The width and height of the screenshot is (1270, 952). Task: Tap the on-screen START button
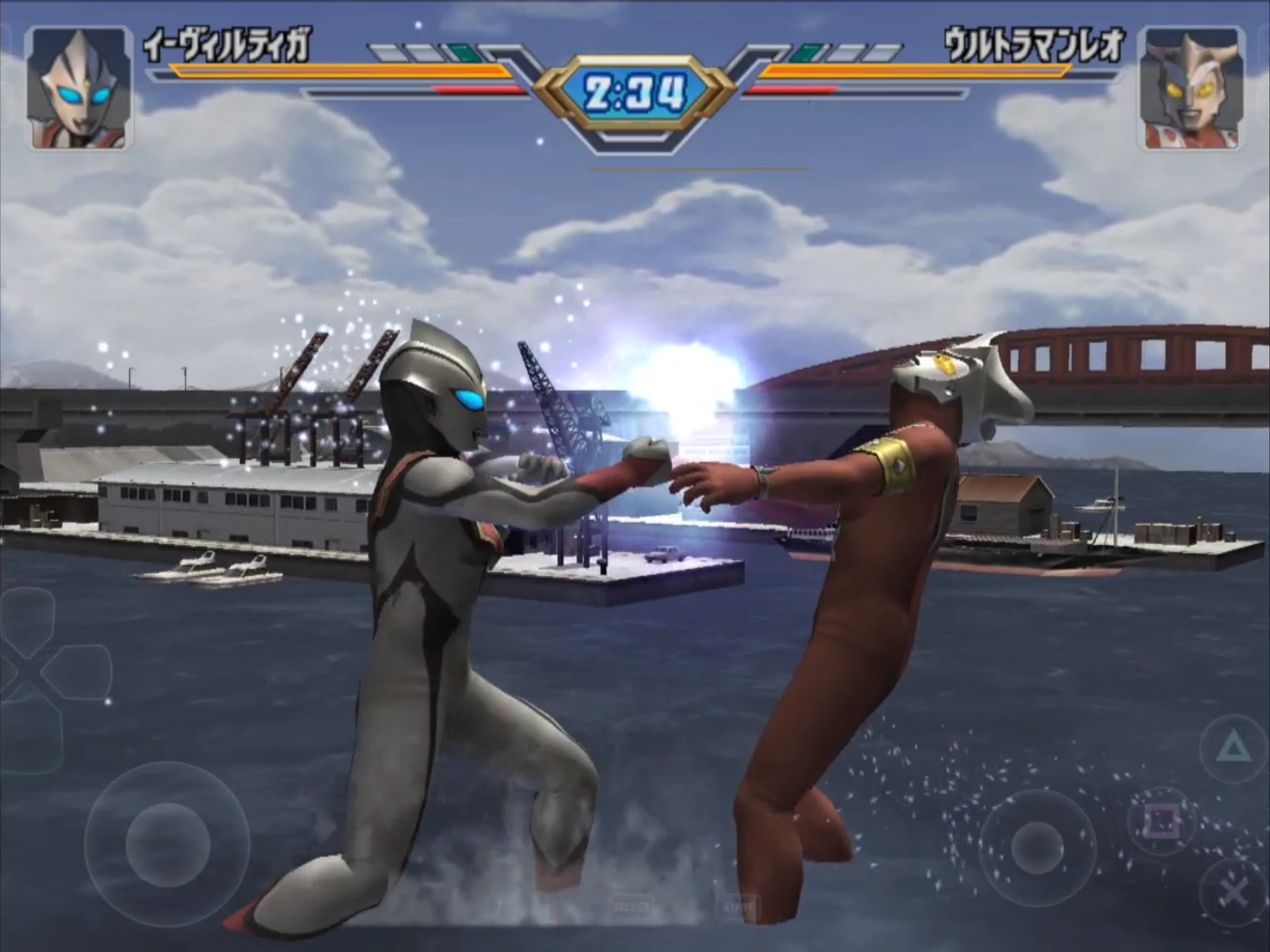coord(737,906)
